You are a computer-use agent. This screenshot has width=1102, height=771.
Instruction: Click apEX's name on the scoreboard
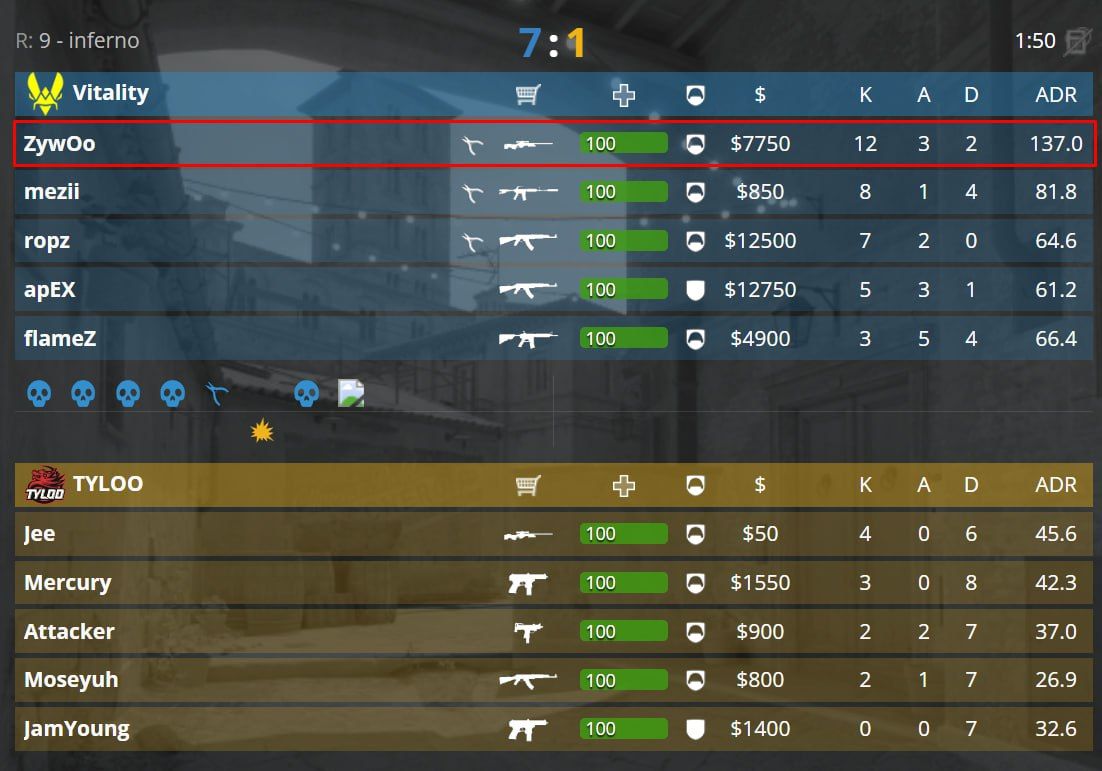50,290
